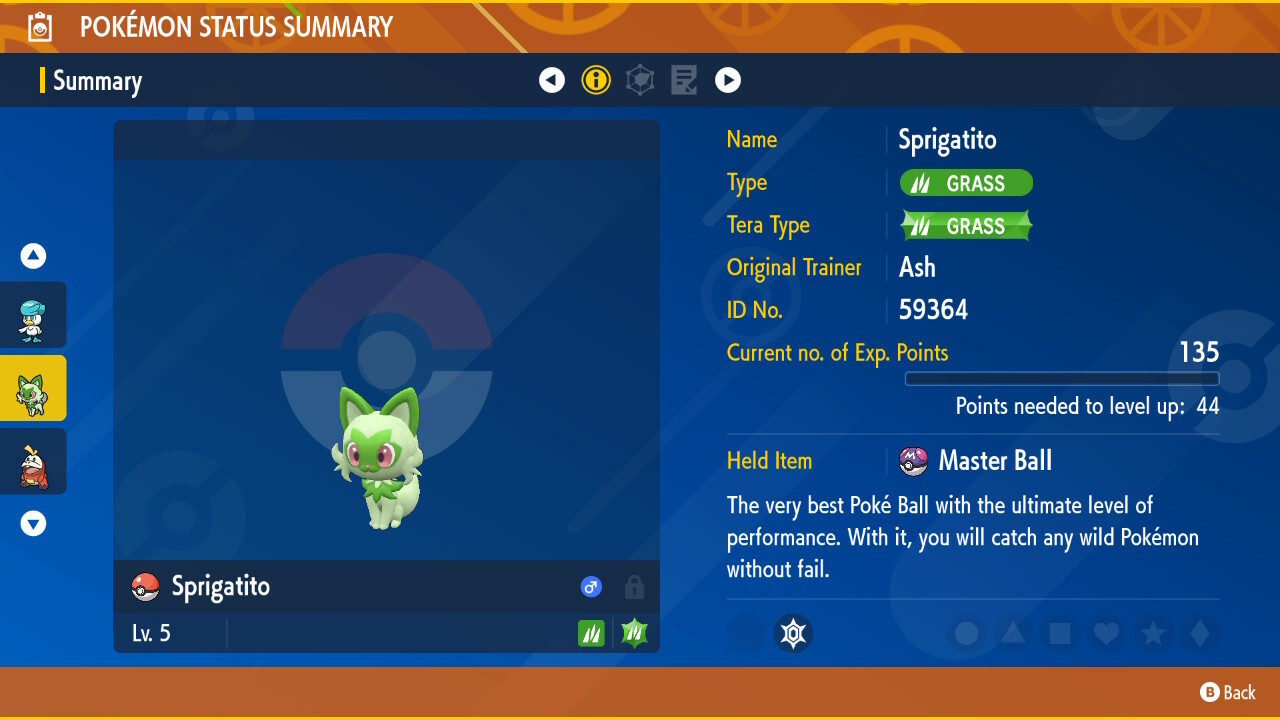Click the Fuecoco portrait in the sidebar
This screenshot has width=1280, height=720.
(x=33, y=461)
